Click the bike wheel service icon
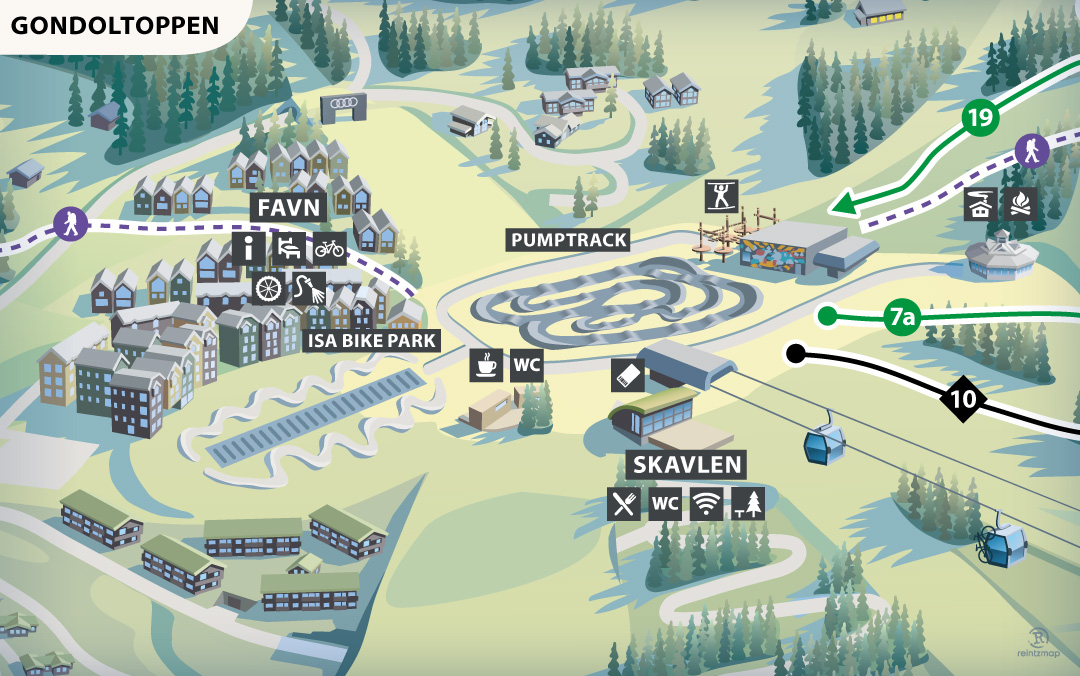This screenshot has height=676, width=1080. pos(265,289)
